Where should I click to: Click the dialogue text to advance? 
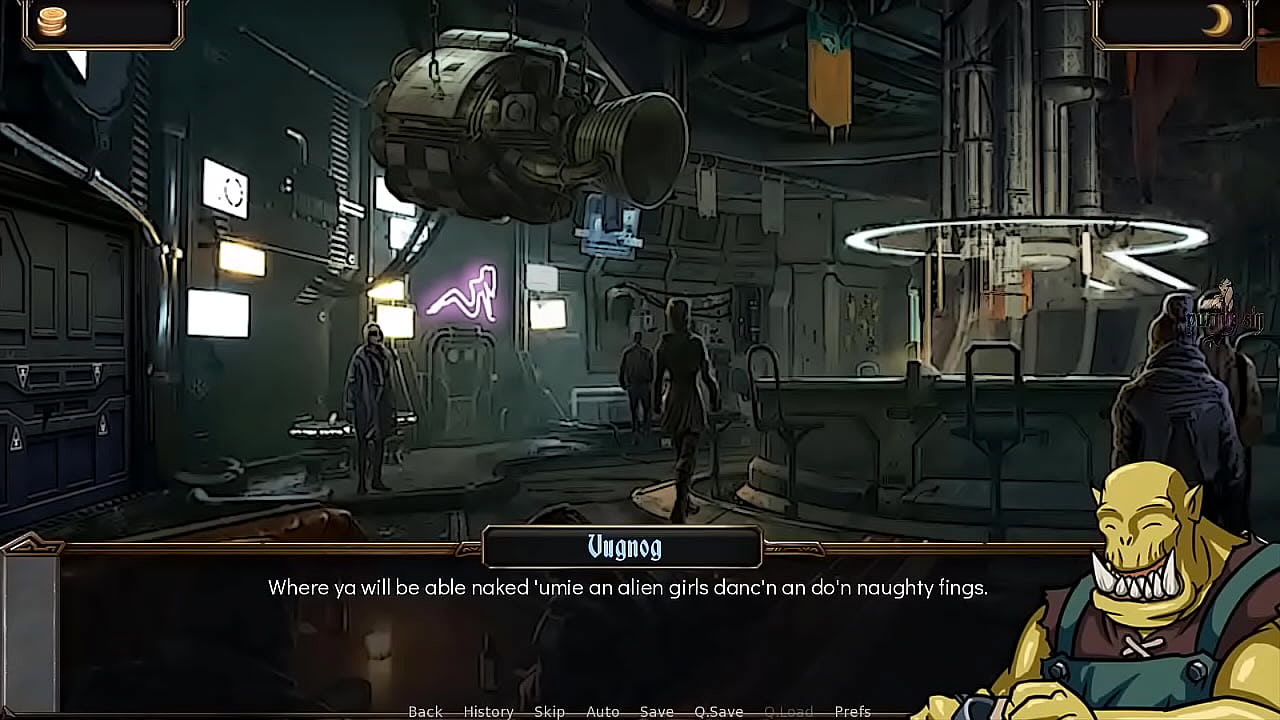coord(627,588)
